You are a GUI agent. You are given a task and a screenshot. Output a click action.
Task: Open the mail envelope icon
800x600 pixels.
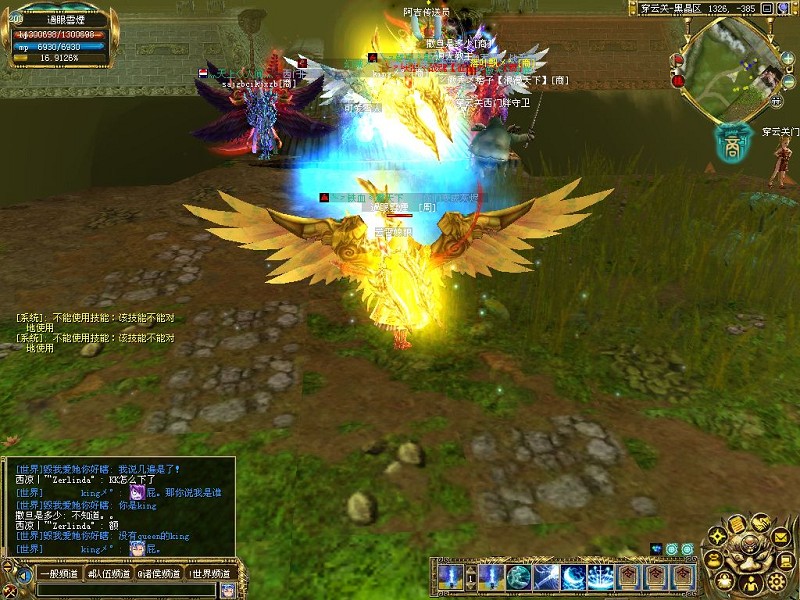pyautogui.click(x=780, y=538)
